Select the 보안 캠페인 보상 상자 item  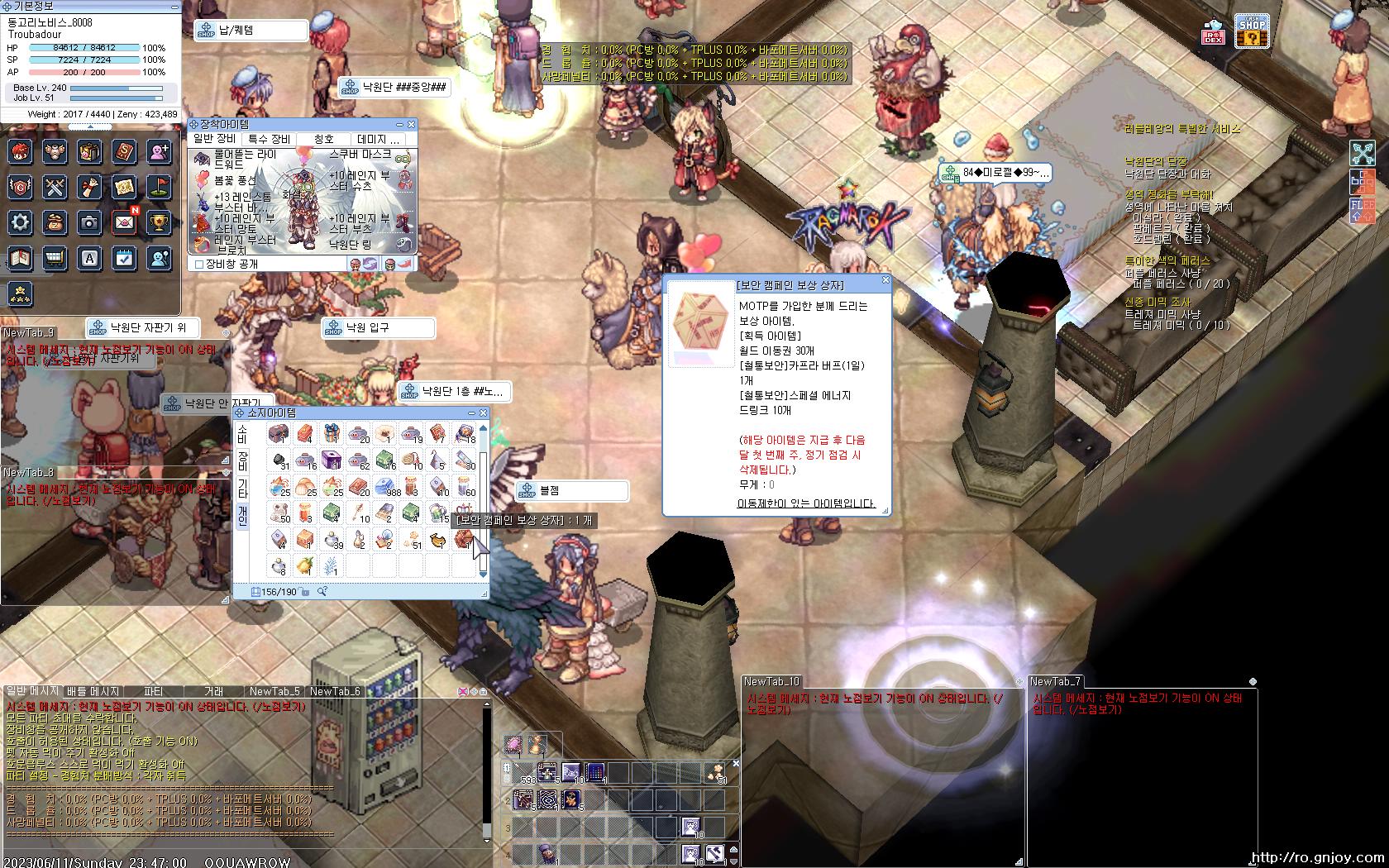tap(464, 540)
